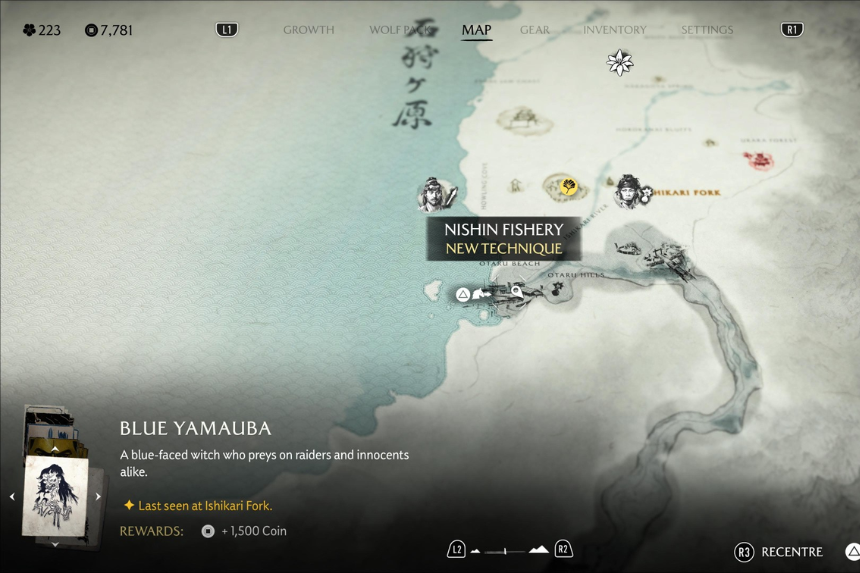Adjust the map zoom slider
The image size is (860, 573).
(x=510, y=550)
